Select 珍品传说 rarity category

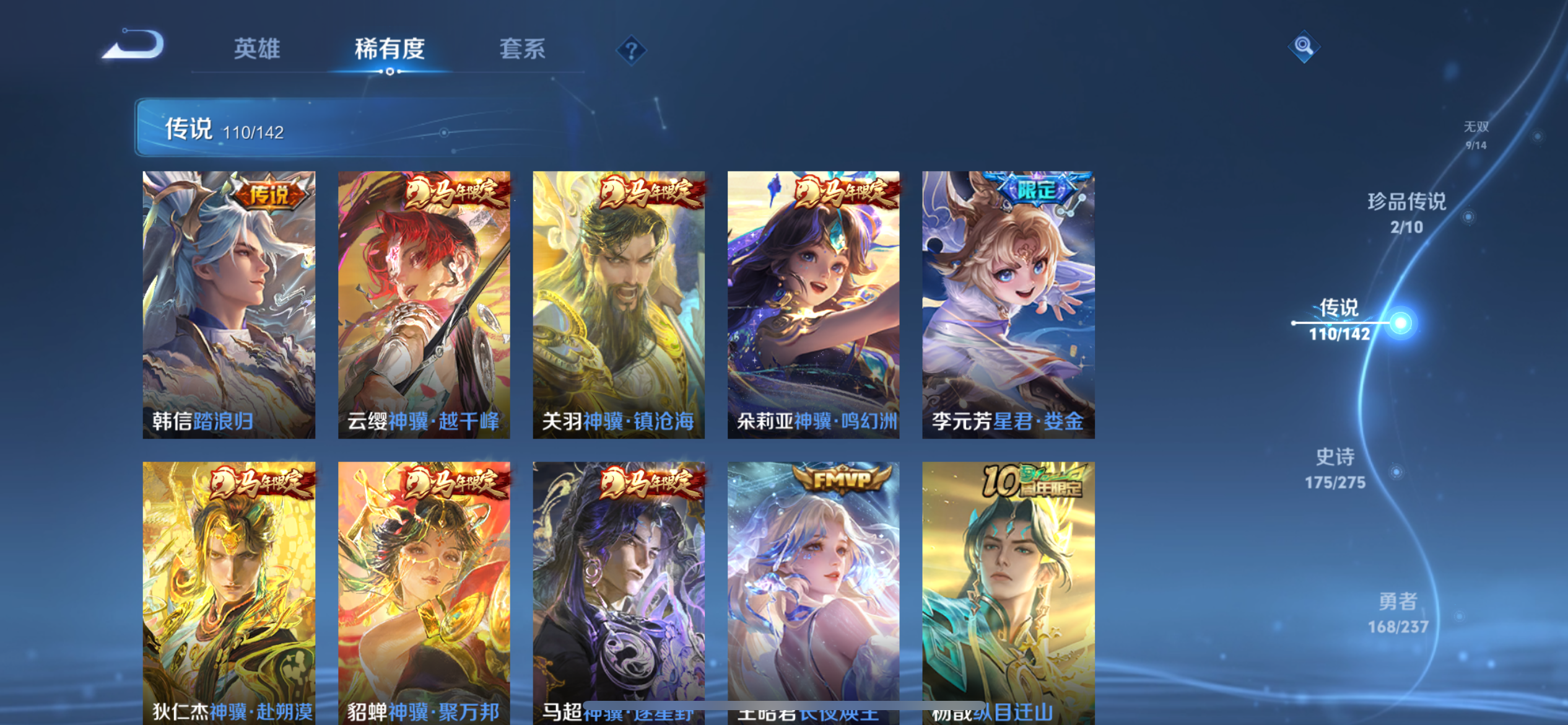[1407, 214]
